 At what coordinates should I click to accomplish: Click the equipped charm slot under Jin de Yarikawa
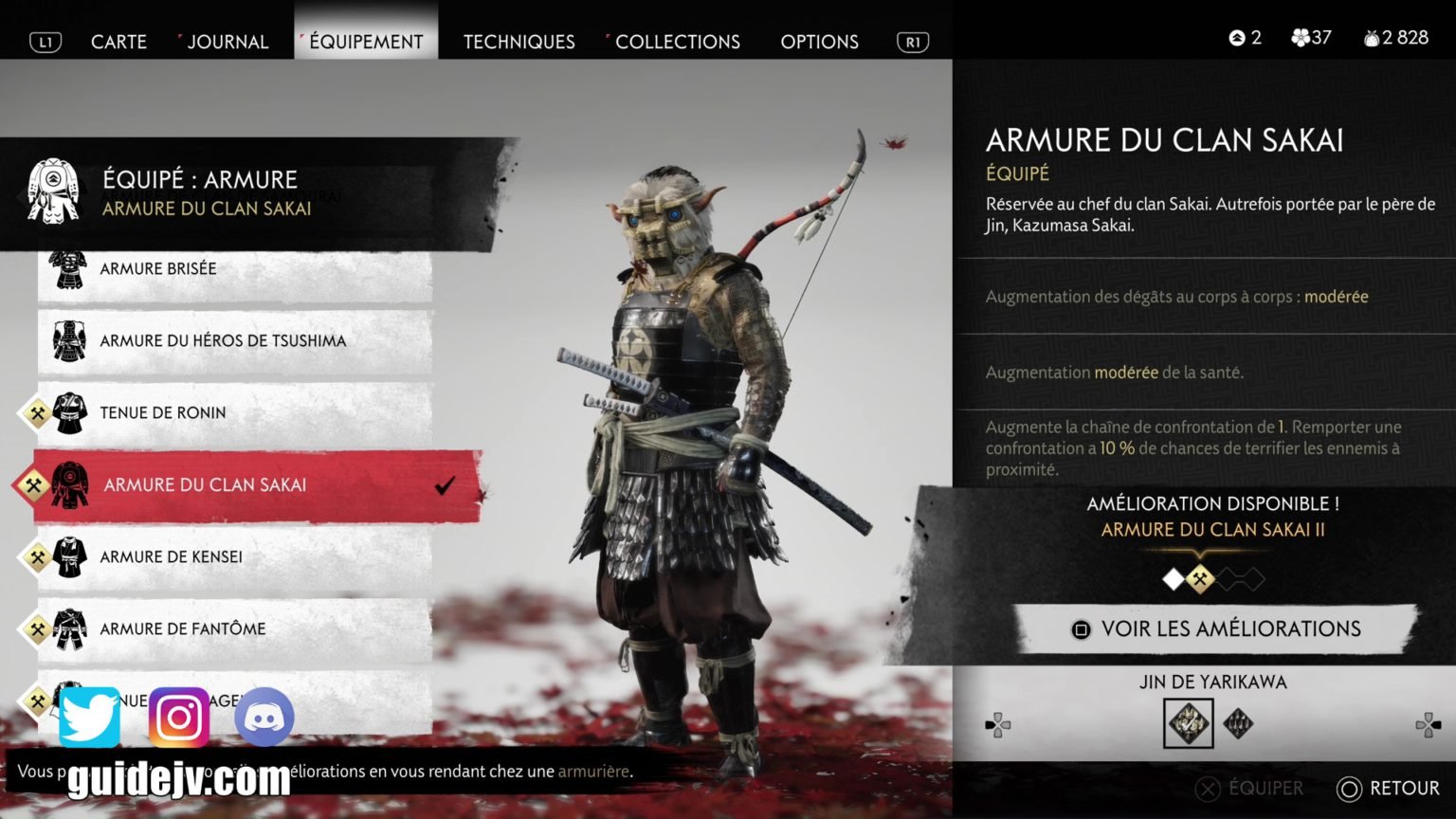click(1188, 723)
